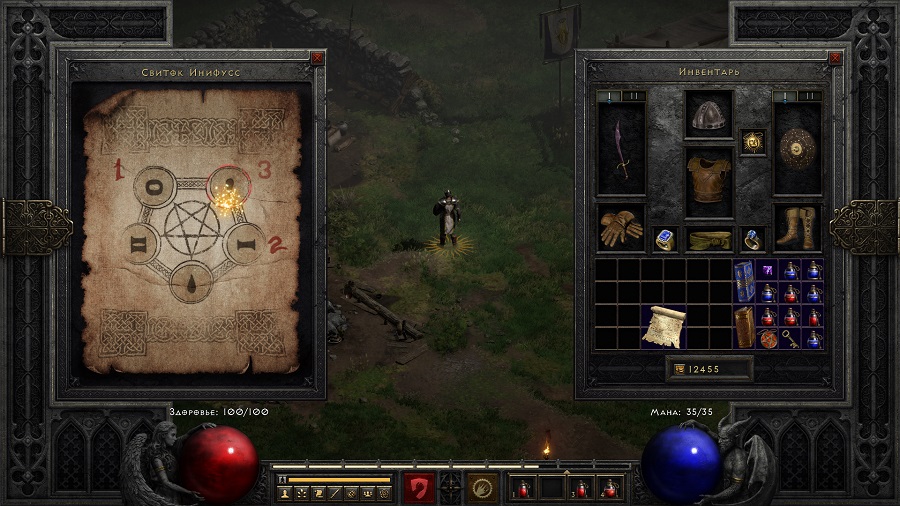Click the key in the inventory
Image resolution: width=900 pixels, height=506 pixels.
click(x=791, y=339)
